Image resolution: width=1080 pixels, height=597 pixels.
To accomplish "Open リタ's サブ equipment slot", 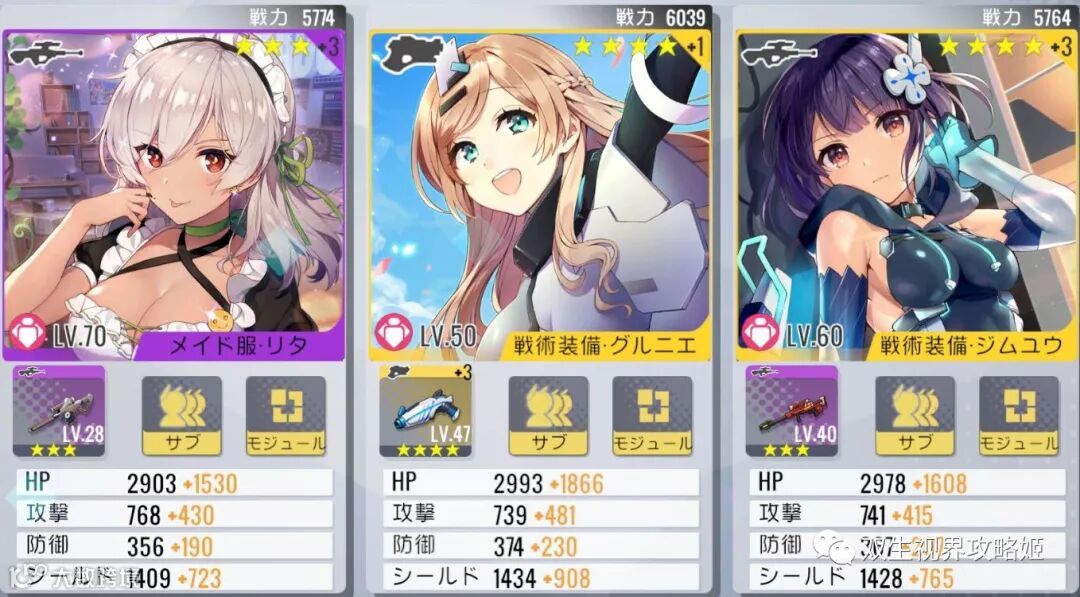I will 182,415.
